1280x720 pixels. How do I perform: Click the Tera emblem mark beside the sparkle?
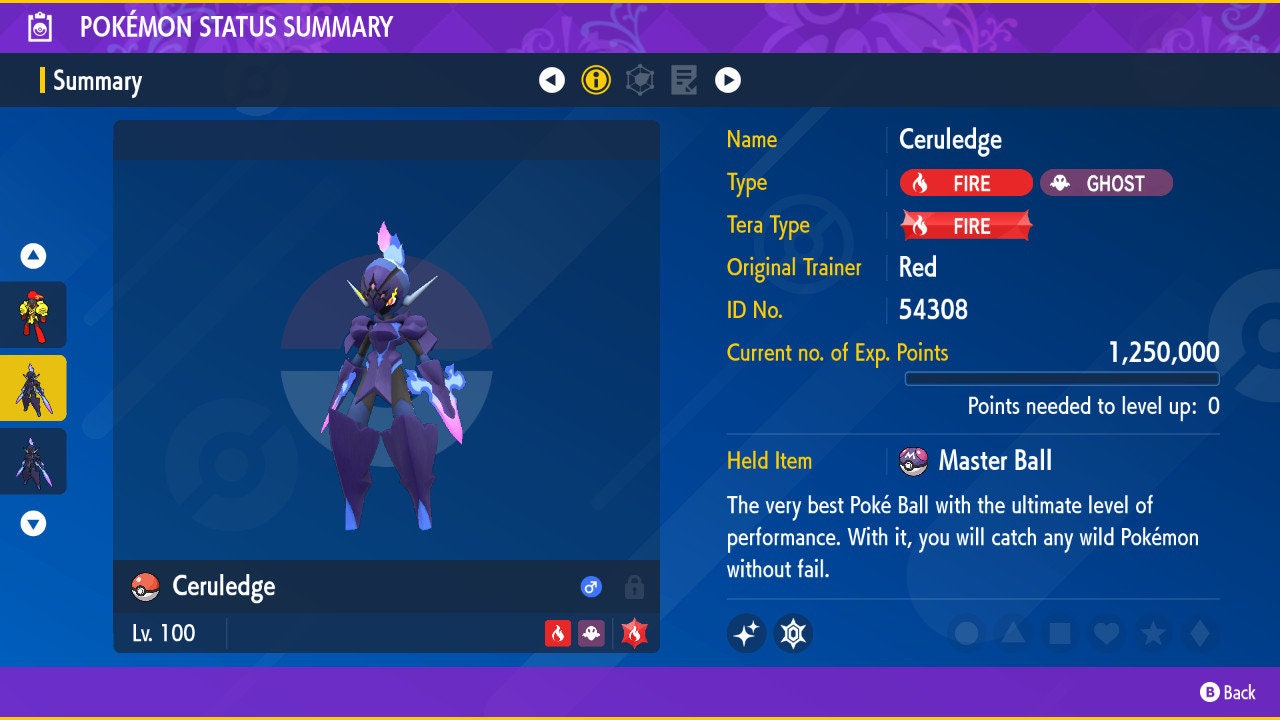(793, 633)
